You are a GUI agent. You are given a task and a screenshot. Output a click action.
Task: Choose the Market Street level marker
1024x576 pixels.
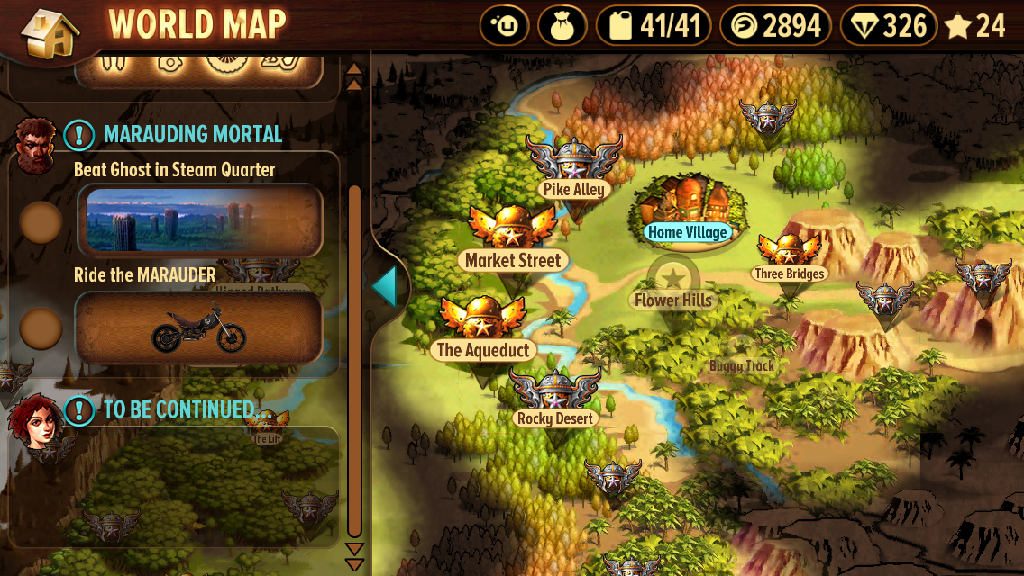pyautogui.click(x=512, y=242)
